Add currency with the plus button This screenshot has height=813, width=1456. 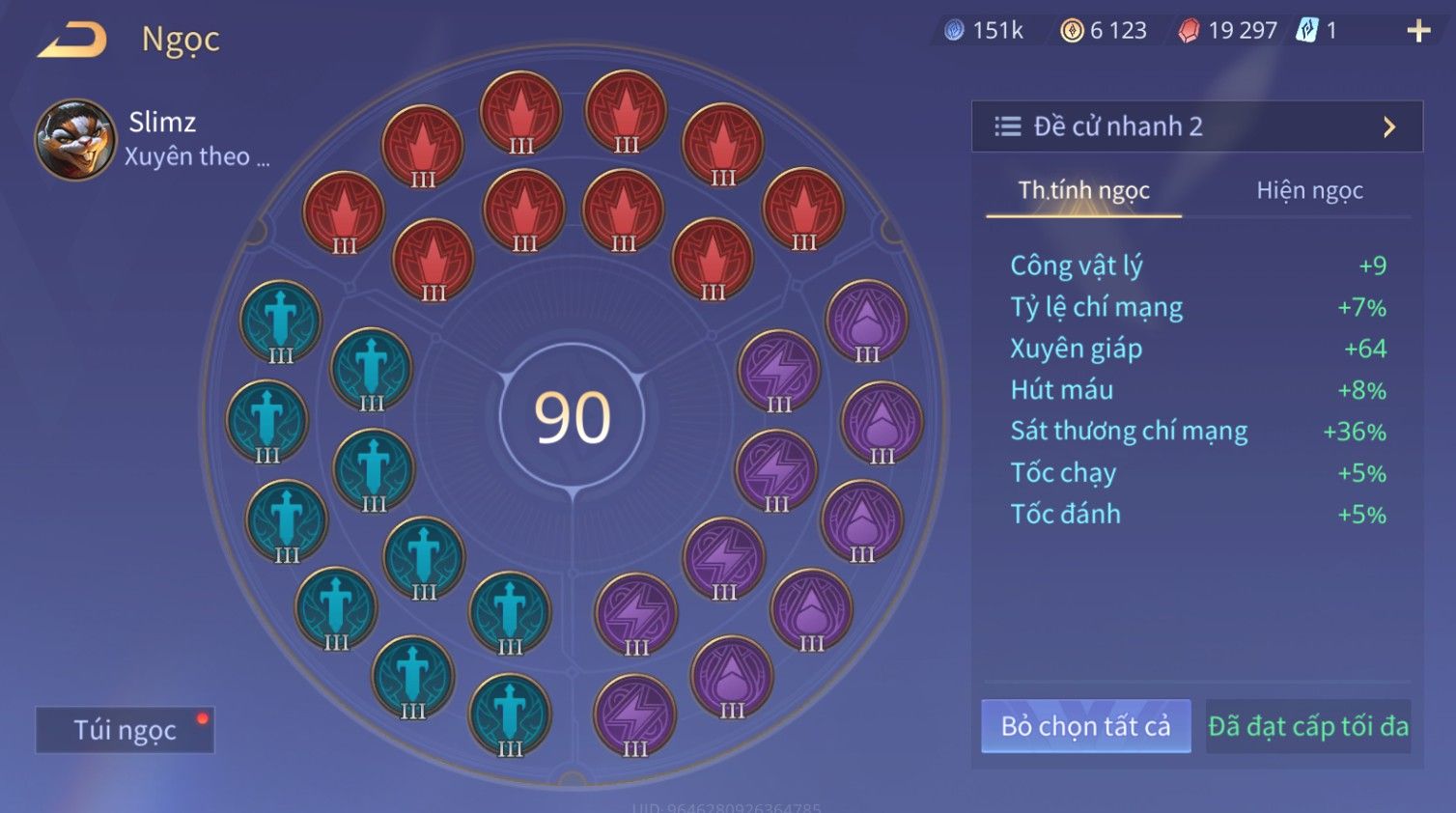click(1417, 32)
